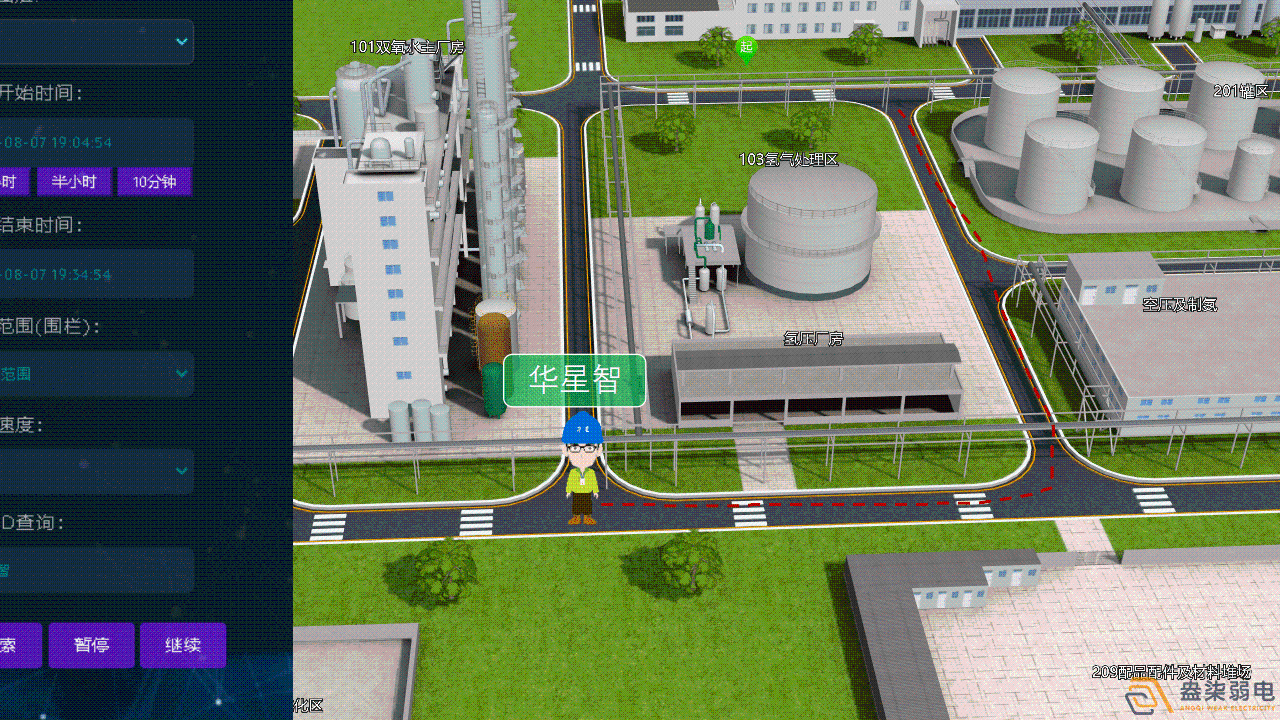This screenshot has width=1280, height=720.
Task: Select the 10分钟 quick time range
Action: click(x=154, y=181)
